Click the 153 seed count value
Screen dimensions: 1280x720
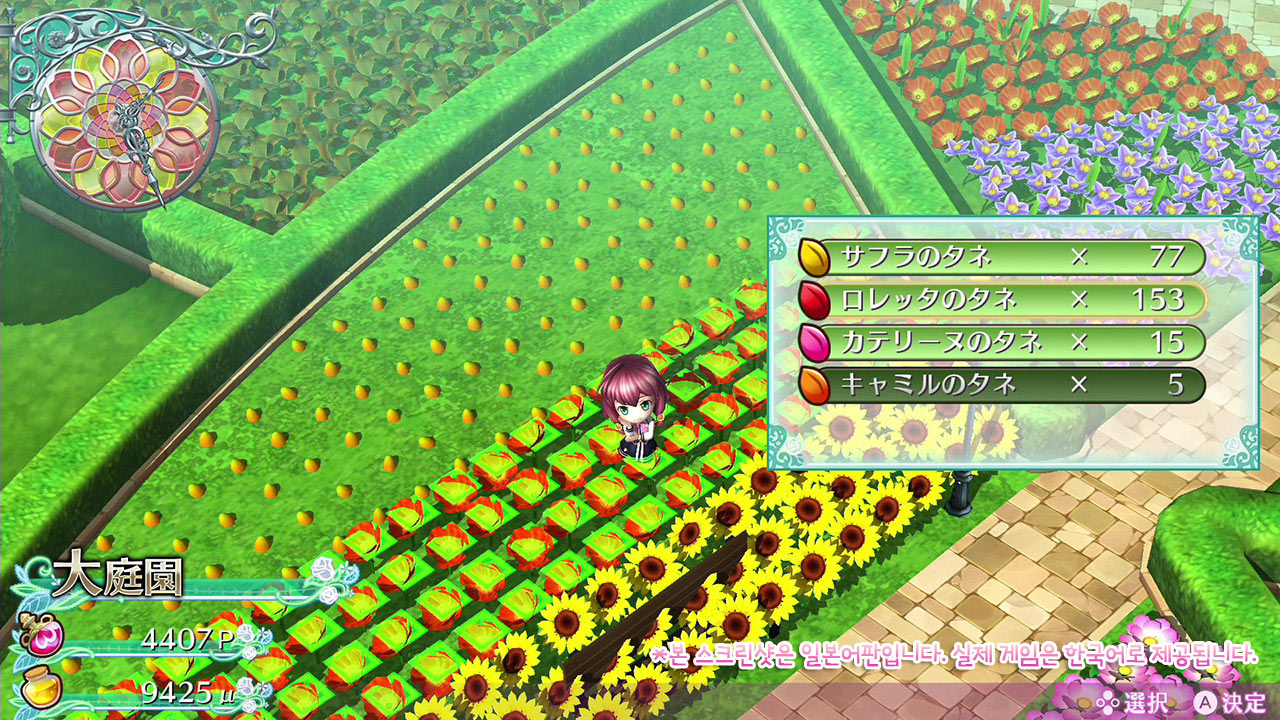tap(1160, 300)
